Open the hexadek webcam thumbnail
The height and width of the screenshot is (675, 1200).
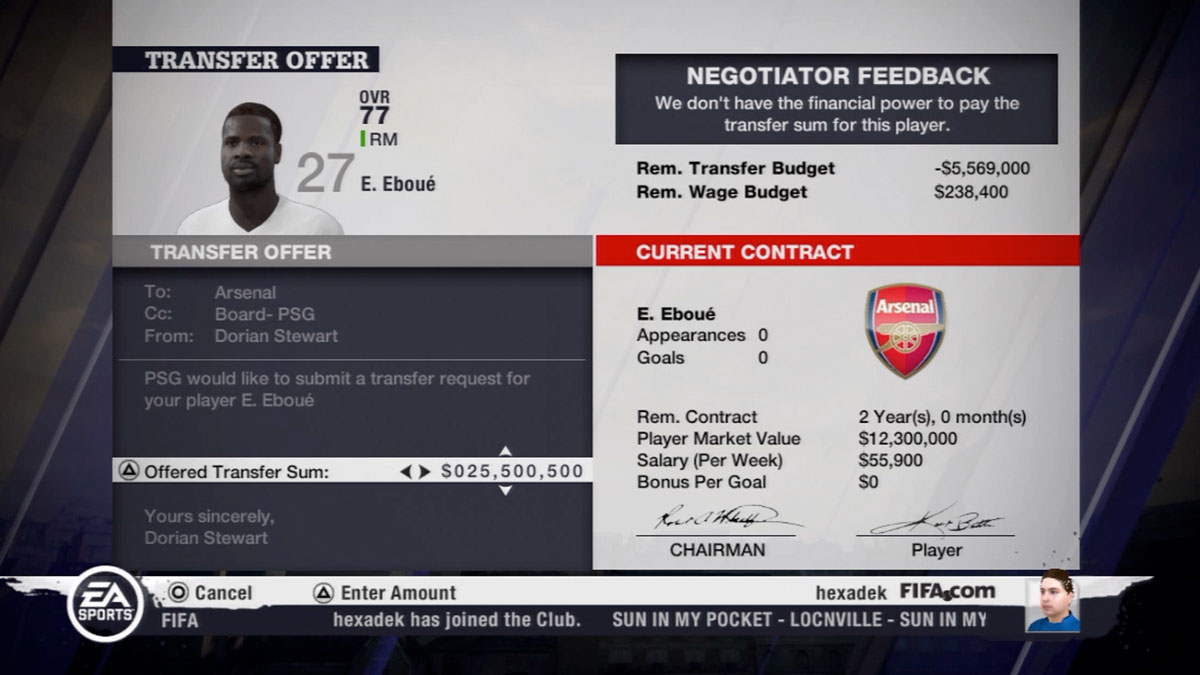click(x=1052, y=602)
